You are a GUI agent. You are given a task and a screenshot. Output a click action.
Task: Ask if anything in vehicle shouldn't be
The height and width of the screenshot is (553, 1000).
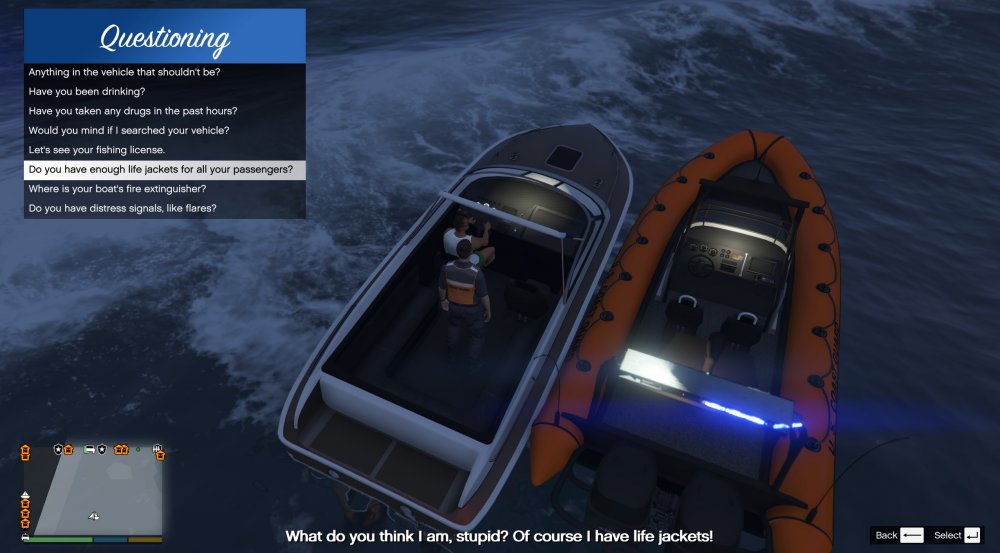125,72
